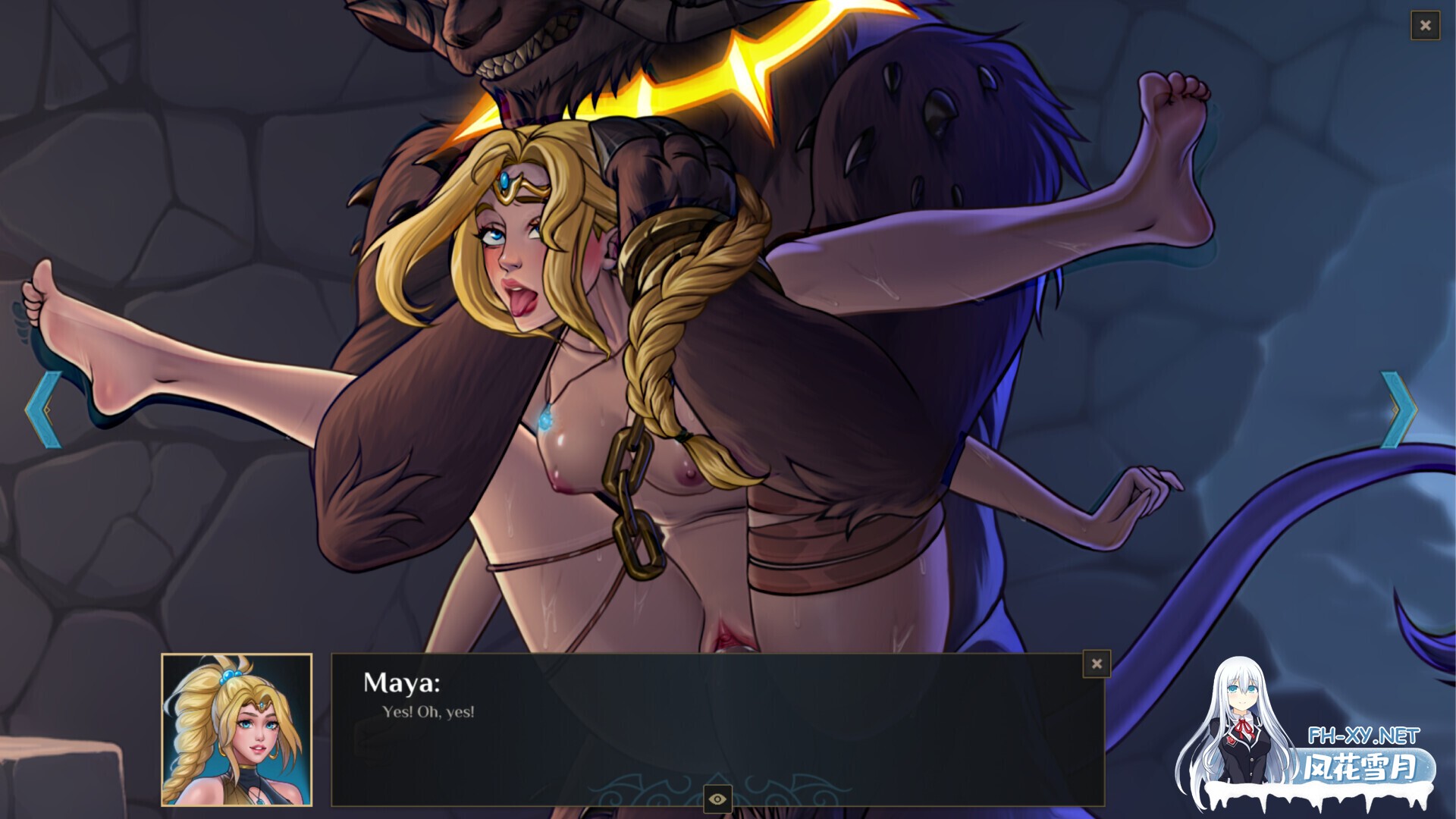Advance to the next scene image

point(1398,409)
